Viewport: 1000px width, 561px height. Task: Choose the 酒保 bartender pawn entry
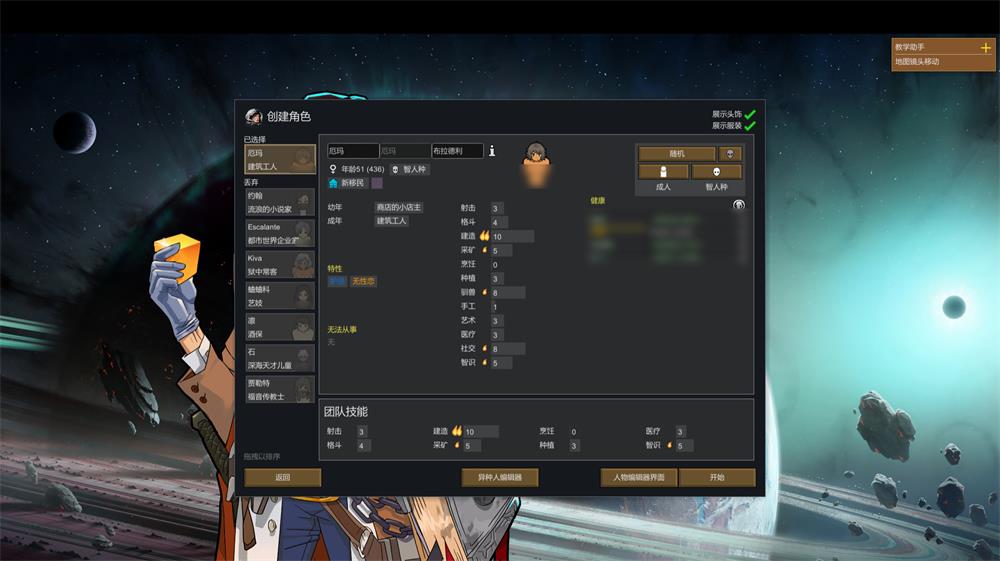[280, 327]
